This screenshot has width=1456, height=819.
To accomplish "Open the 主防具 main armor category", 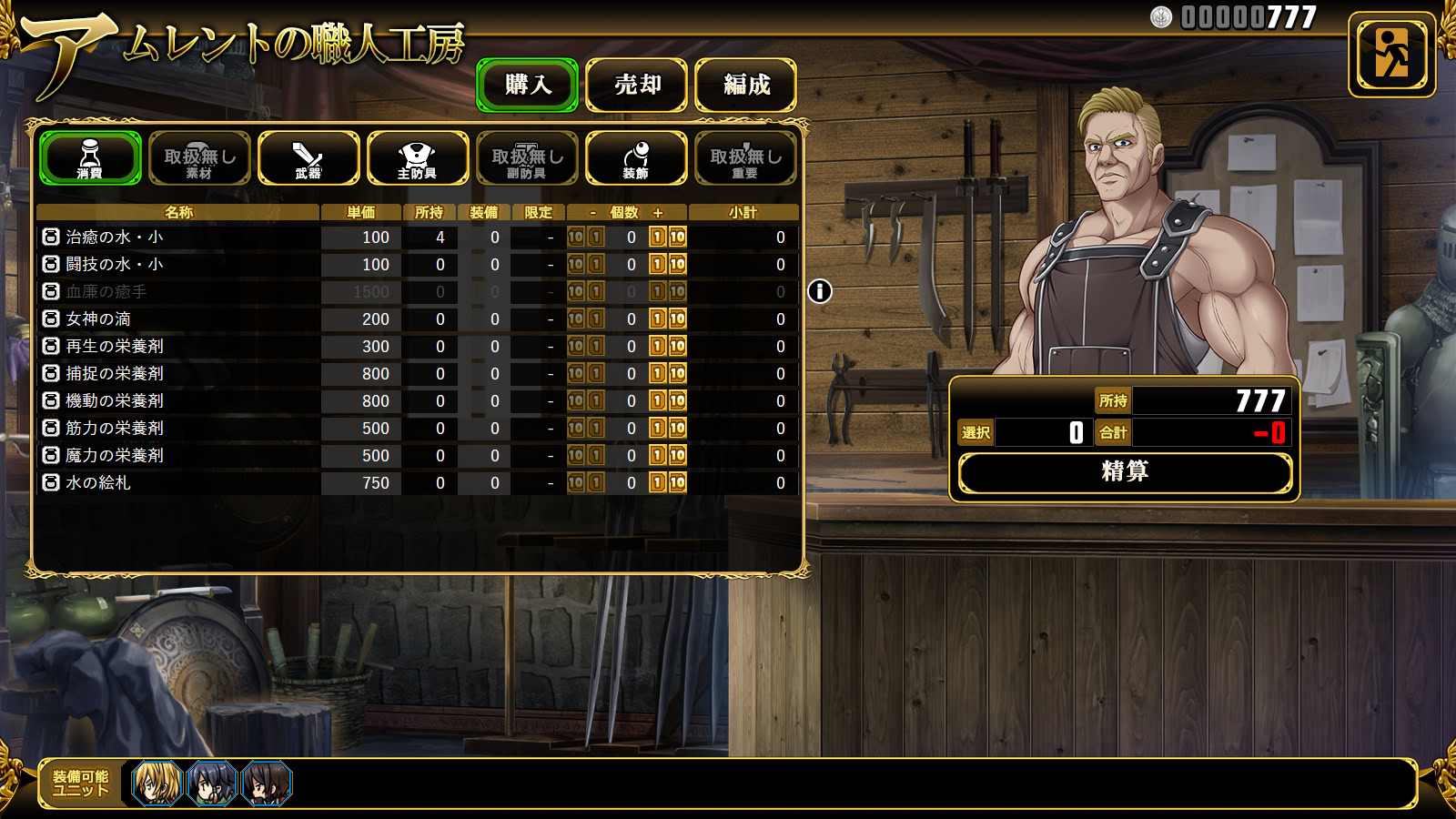I will (x=418, y=158).
